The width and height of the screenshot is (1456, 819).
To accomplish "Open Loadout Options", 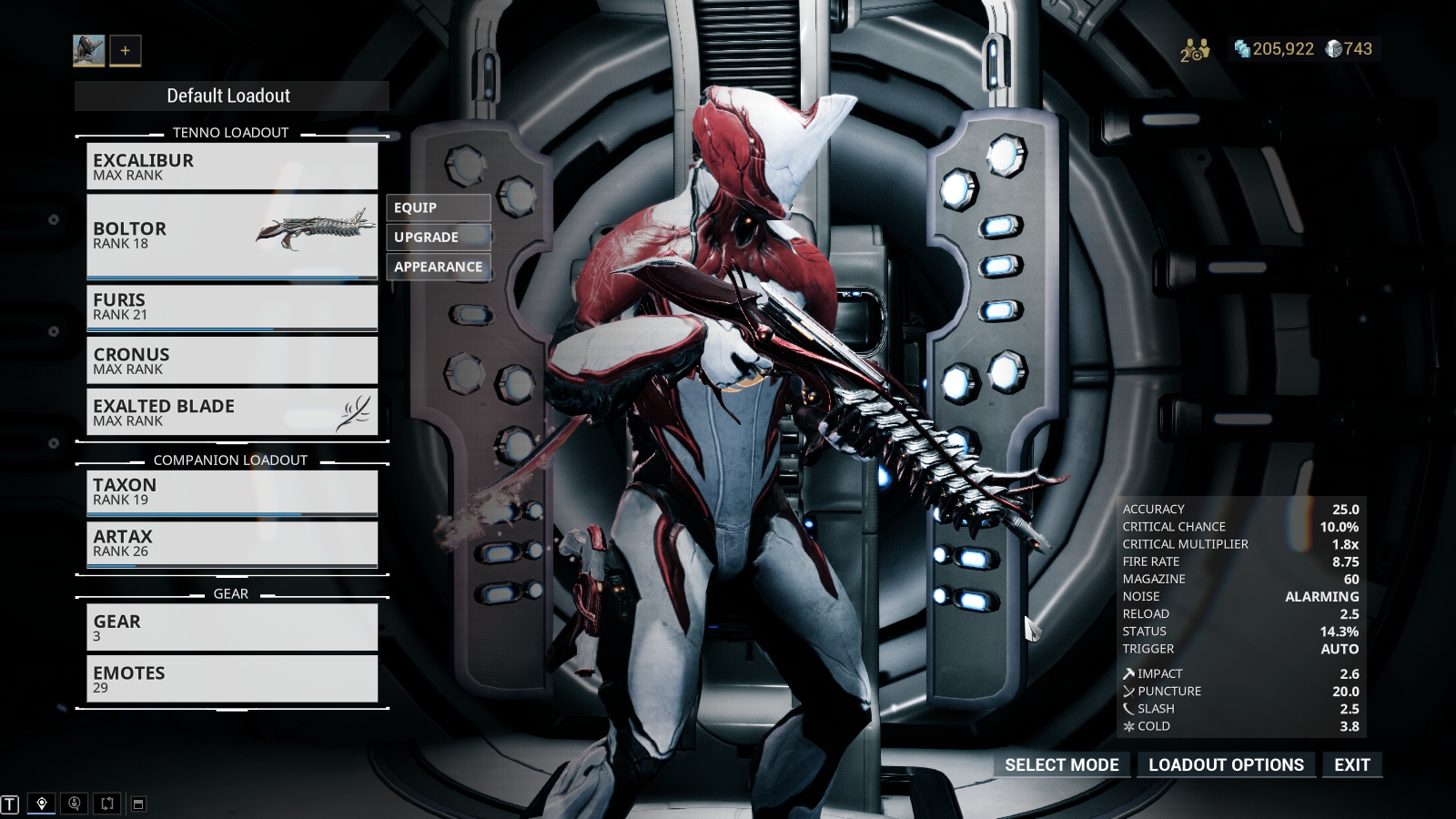I will 1226,765.
